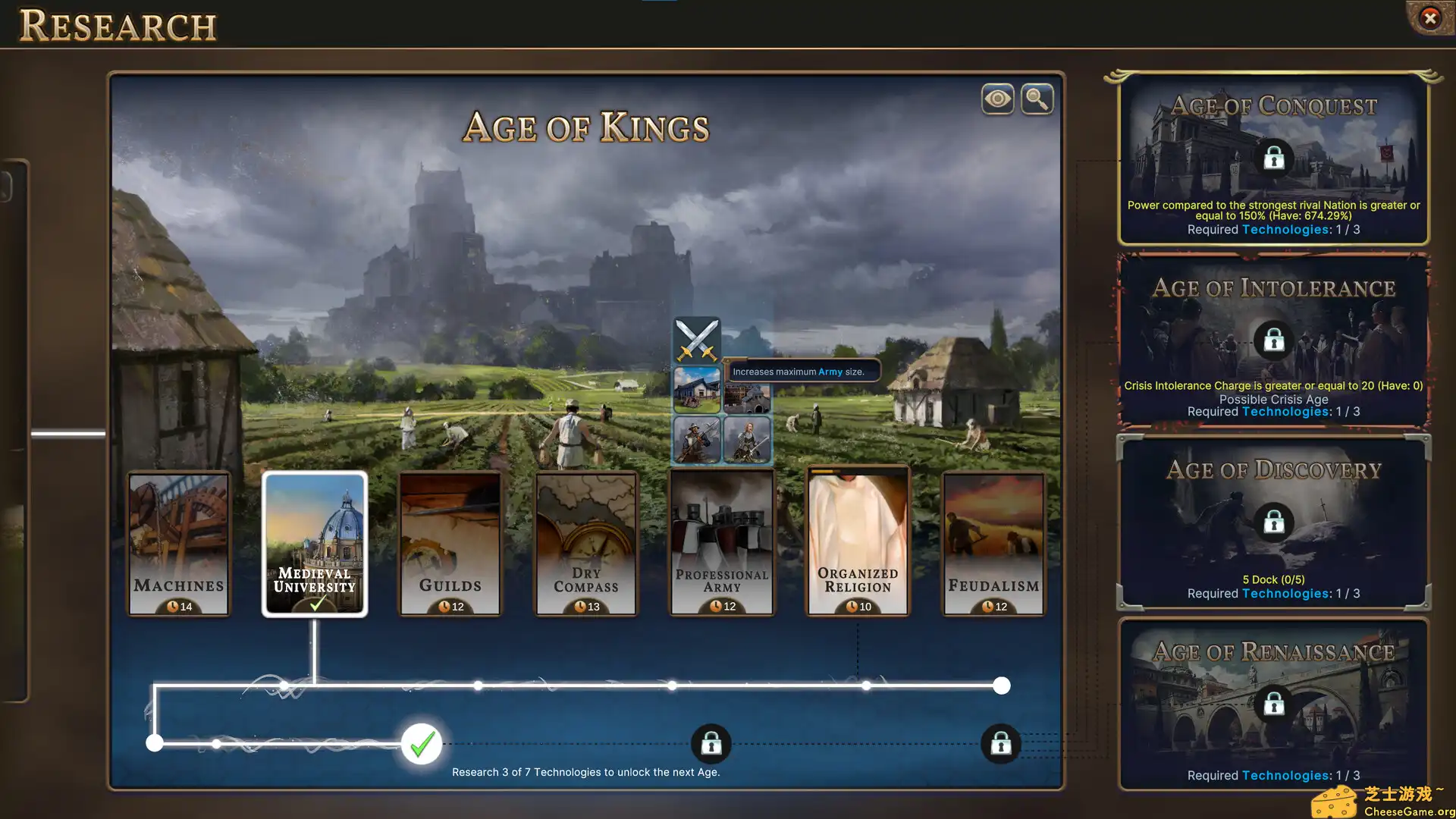Expand the Age of Renaissance panel

(1272, 698)
